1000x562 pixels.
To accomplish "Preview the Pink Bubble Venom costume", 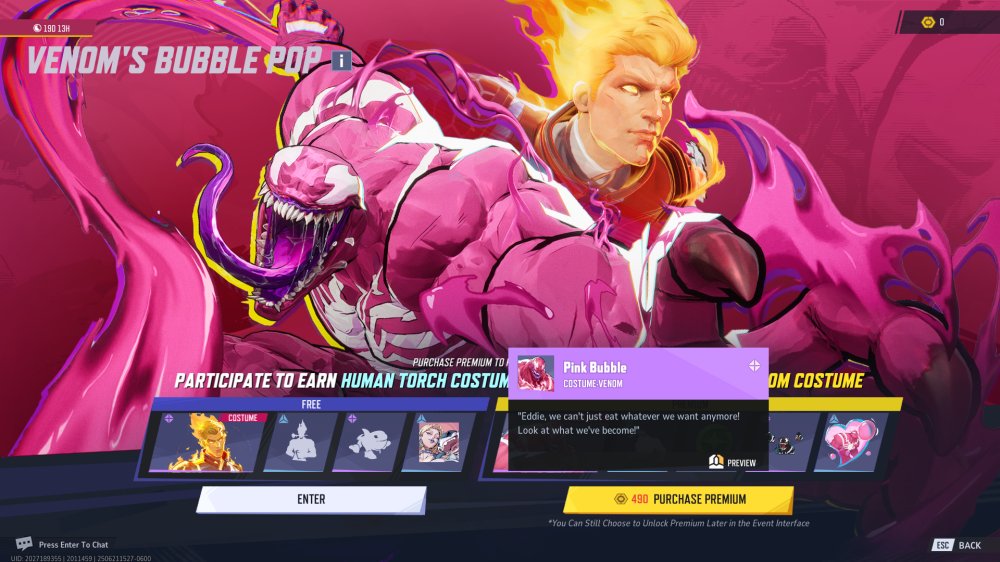I will 733,462.
